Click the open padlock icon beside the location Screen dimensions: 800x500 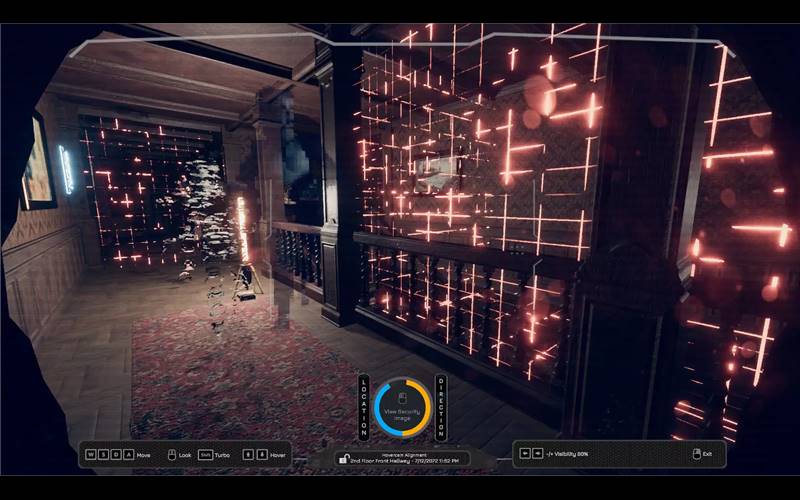pyautogui.click(x=343, y=460)
